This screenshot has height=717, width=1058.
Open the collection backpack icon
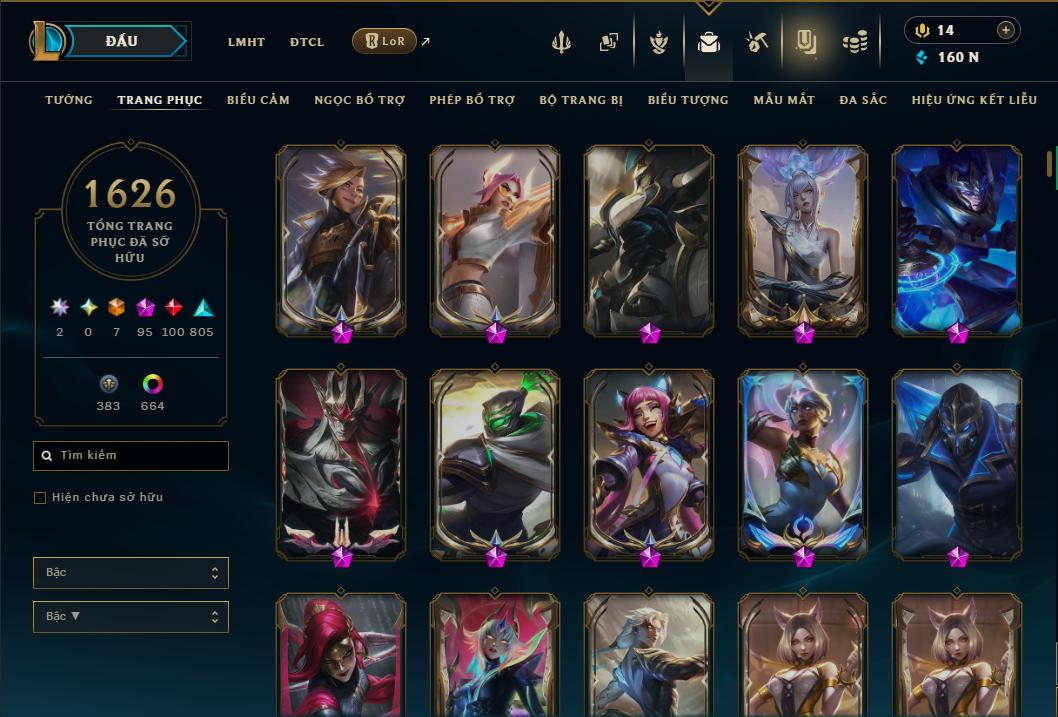pos(709,43)
